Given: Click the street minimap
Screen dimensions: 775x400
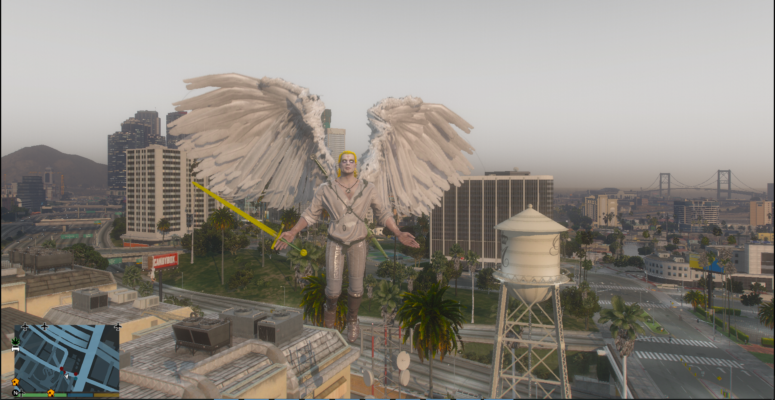Looking at the screenshot, I should click(x=66, y=357).
